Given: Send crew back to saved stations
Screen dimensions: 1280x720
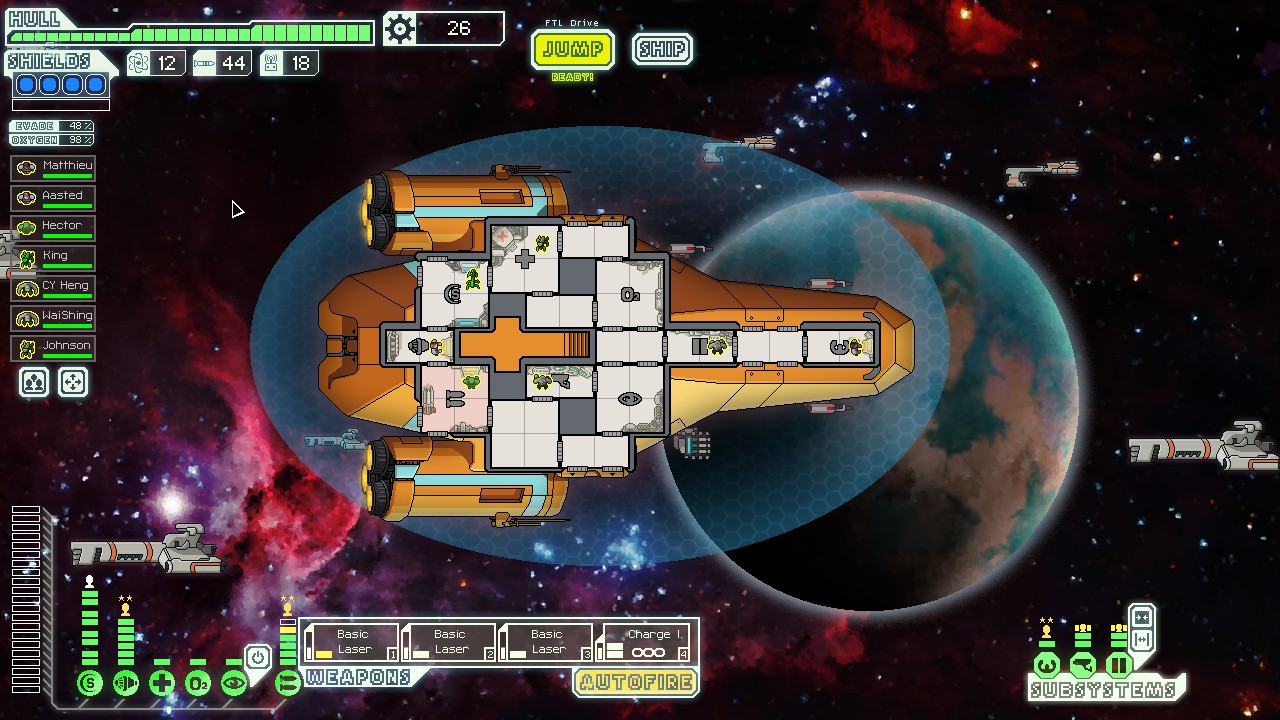Looking at the screenshot, I should click(x=73, y=382).
